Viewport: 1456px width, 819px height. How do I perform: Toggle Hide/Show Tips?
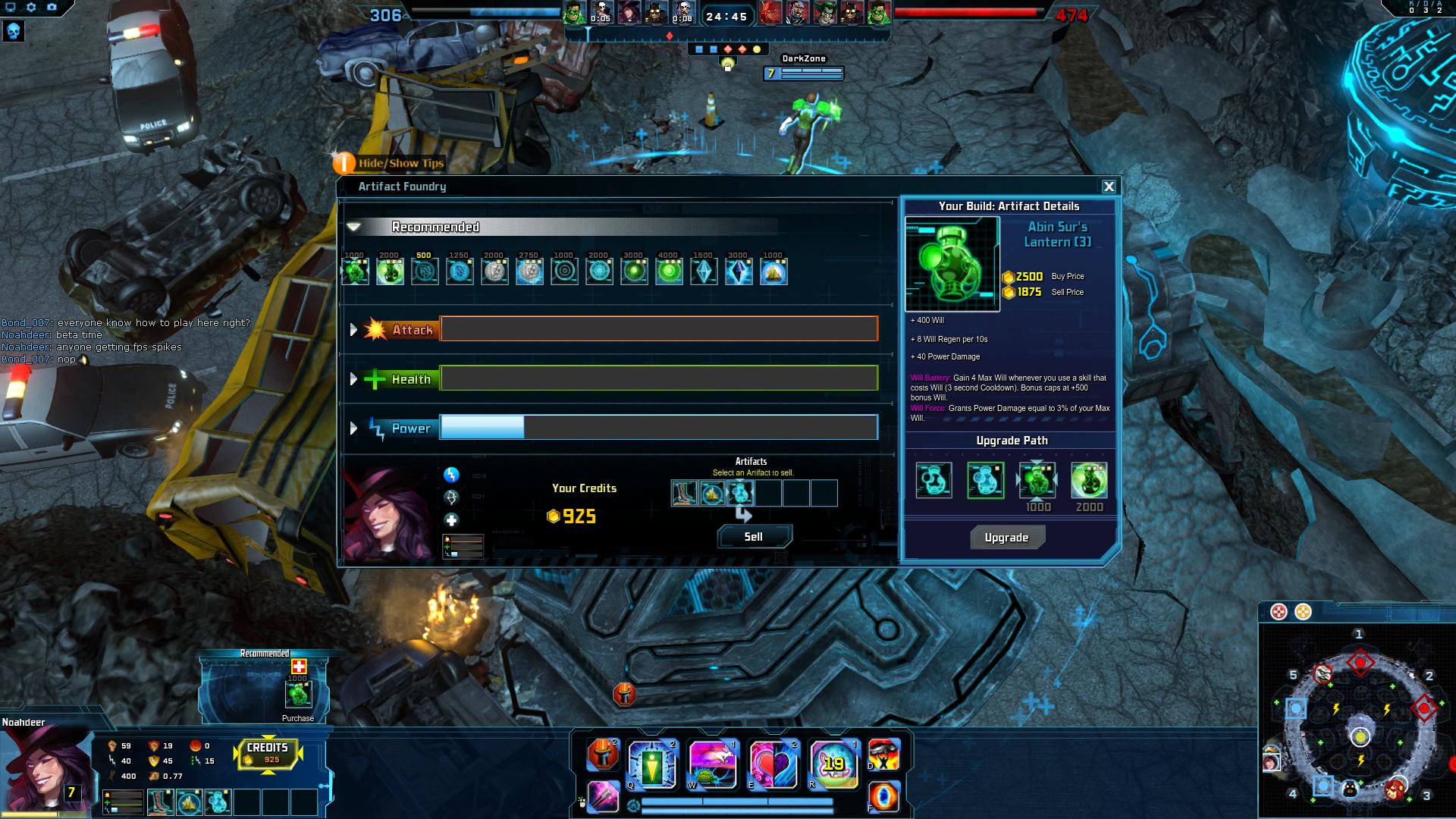pos(344,163)
